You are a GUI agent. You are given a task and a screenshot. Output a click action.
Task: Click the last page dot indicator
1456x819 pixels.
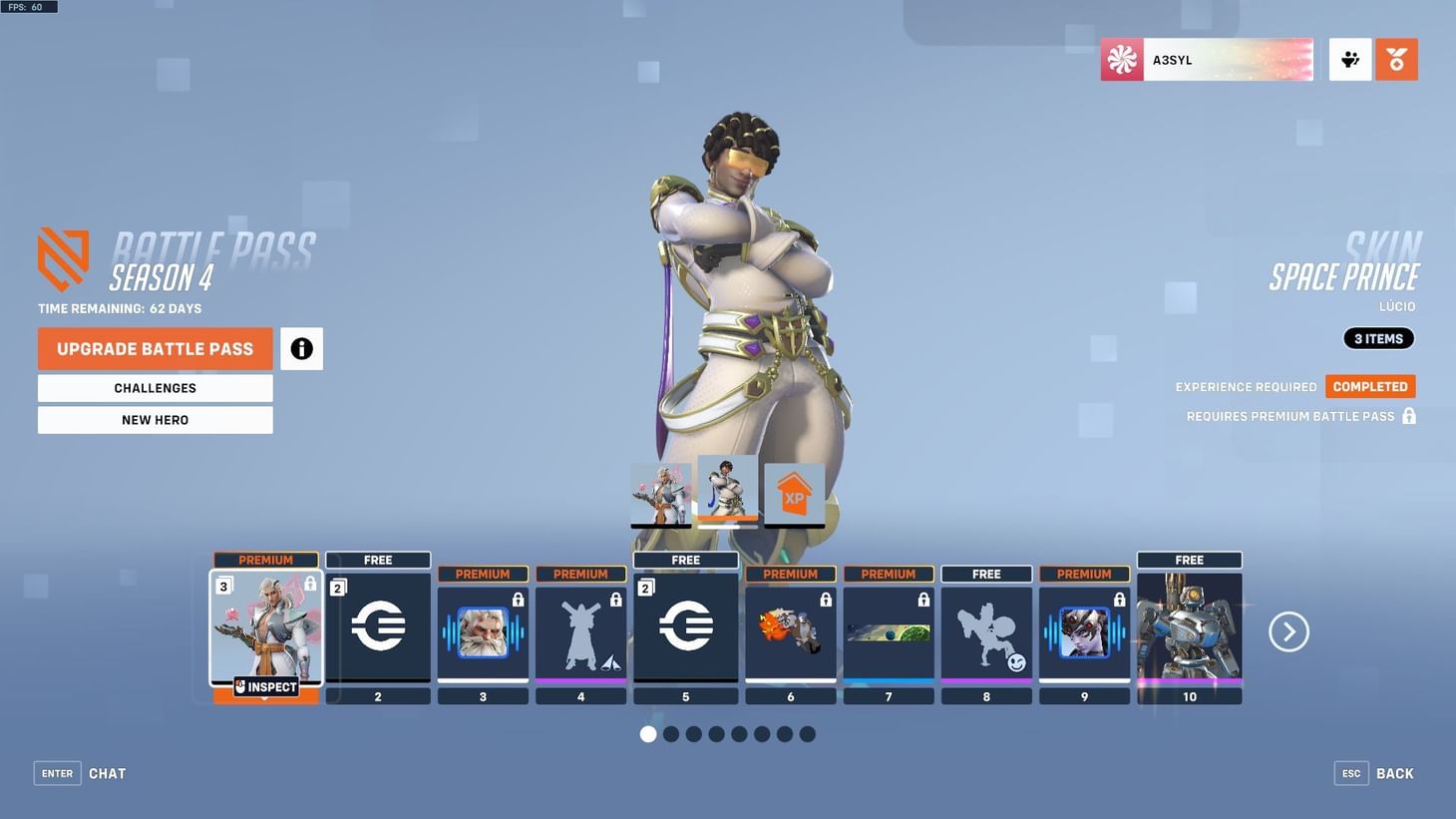click(806, 732)
